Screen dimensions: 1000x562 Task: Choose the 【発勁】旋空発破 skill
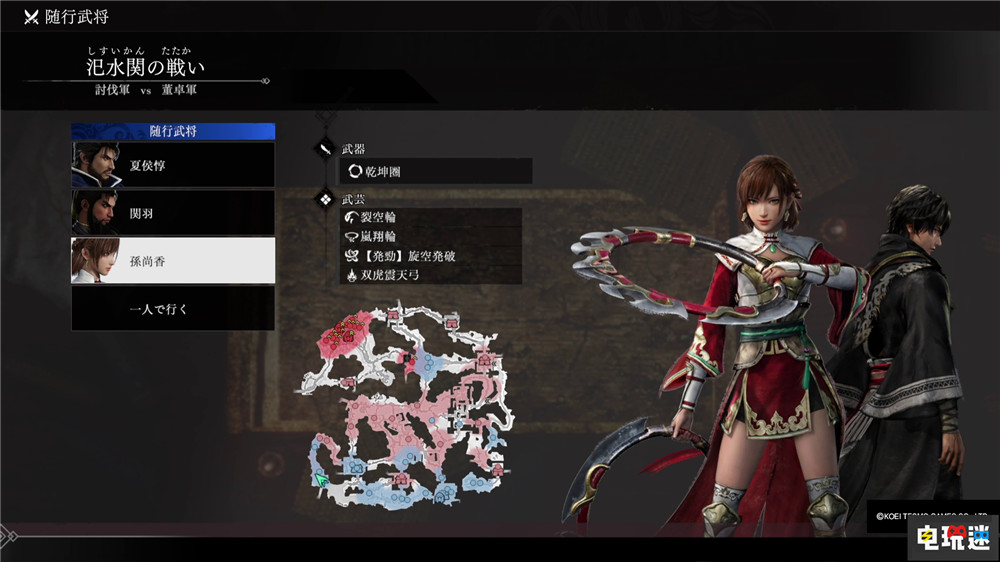(430, 255)
